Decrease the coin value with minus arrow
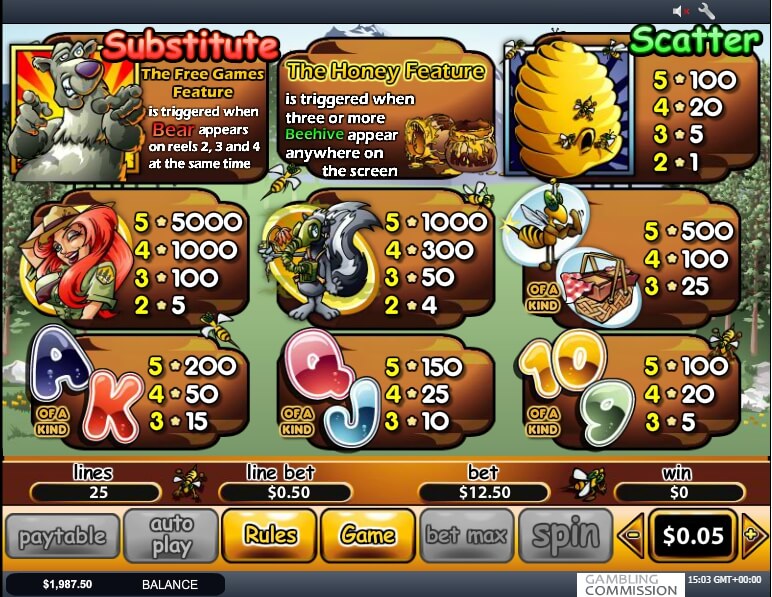 pos(631,537)
